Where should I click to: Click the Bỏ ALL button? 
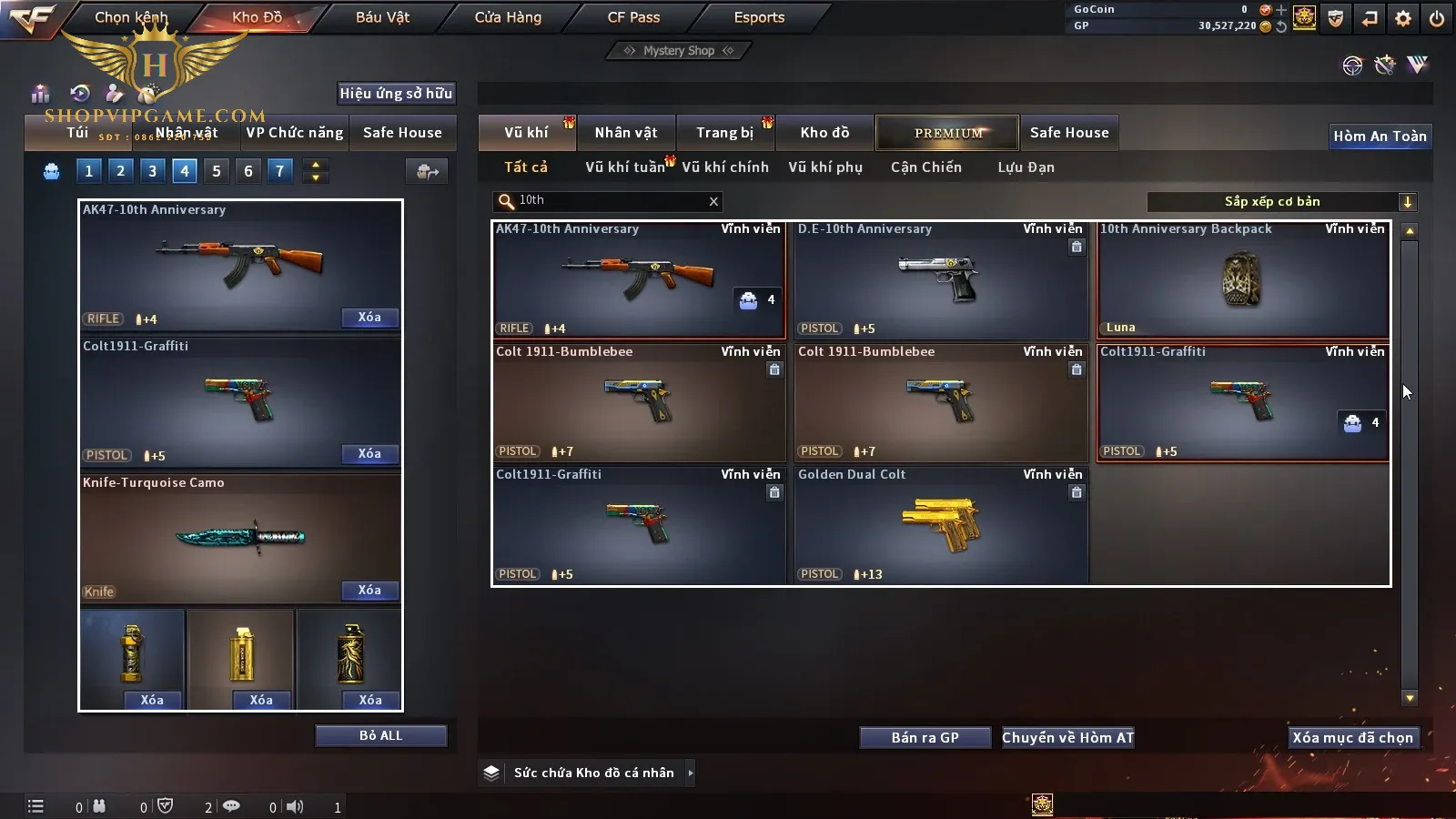(380, 735)
